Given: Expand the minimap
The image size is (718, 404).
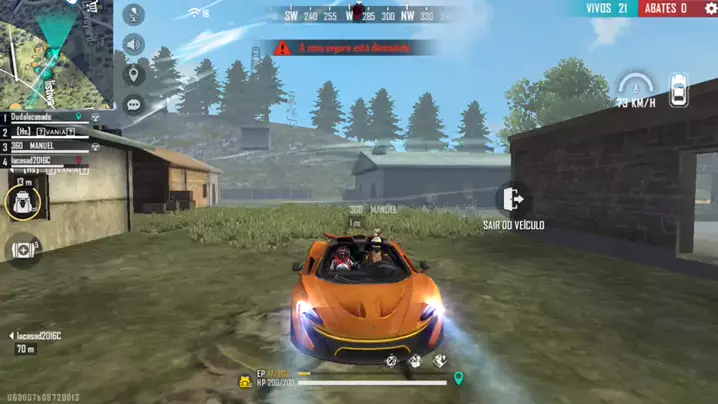Looking at the screenshot, I should [x=55, y=50].
